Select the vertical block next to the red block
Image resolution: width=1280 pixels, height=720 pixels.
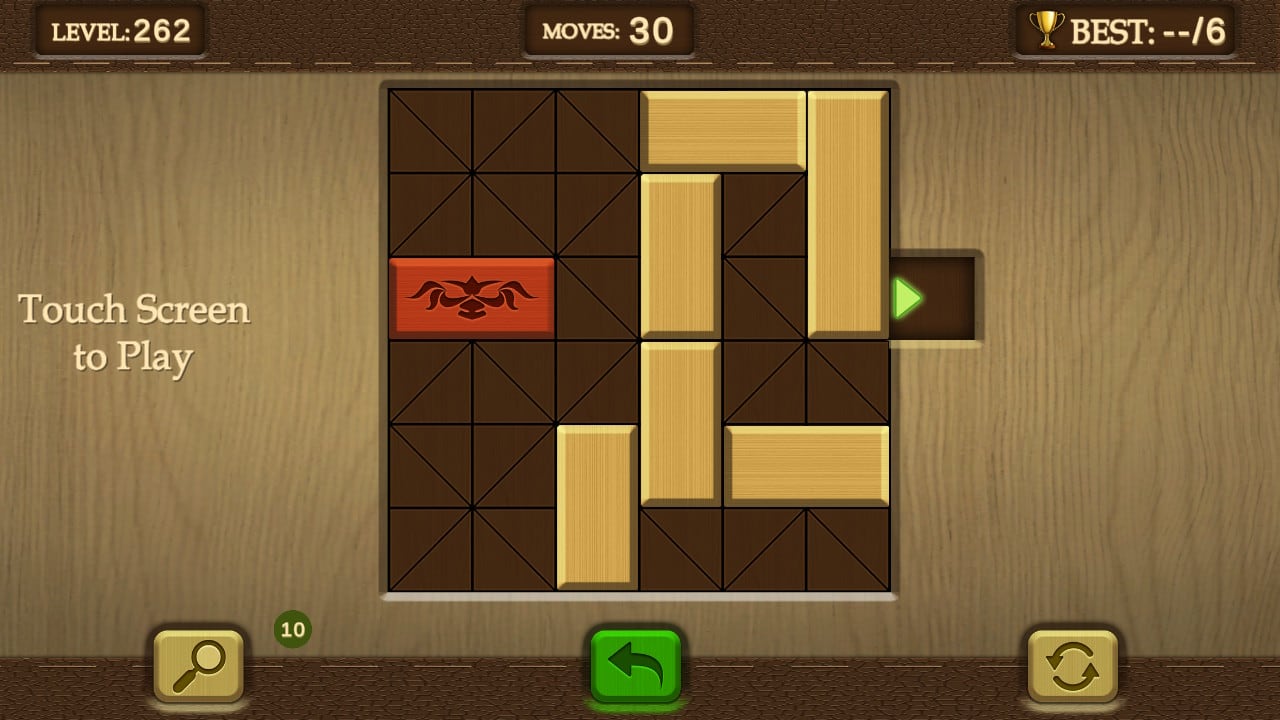(680, 255)
